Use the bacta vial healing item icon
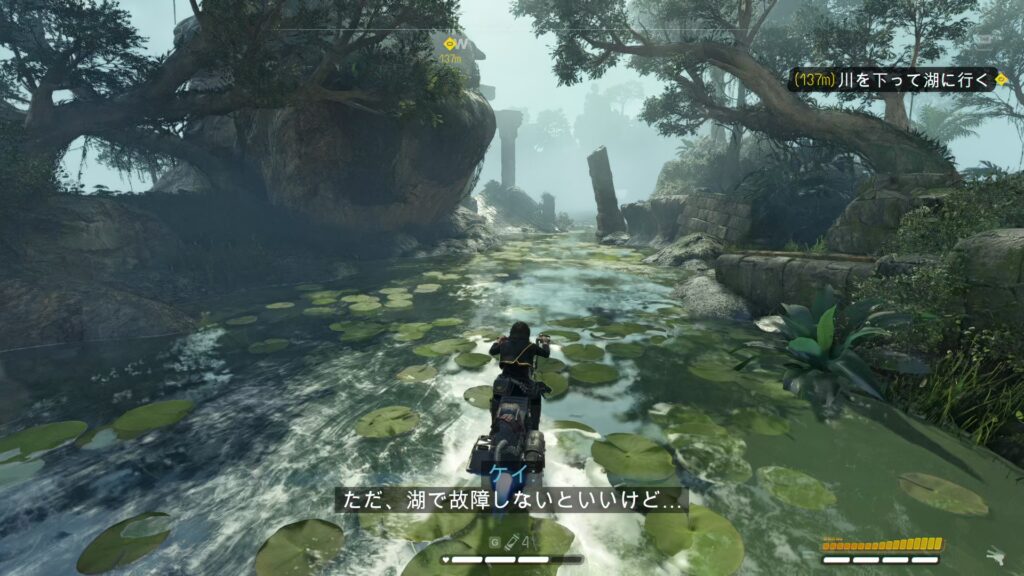Image resolution: width=1024 pixels, height=576 pixels. [510, 542]
